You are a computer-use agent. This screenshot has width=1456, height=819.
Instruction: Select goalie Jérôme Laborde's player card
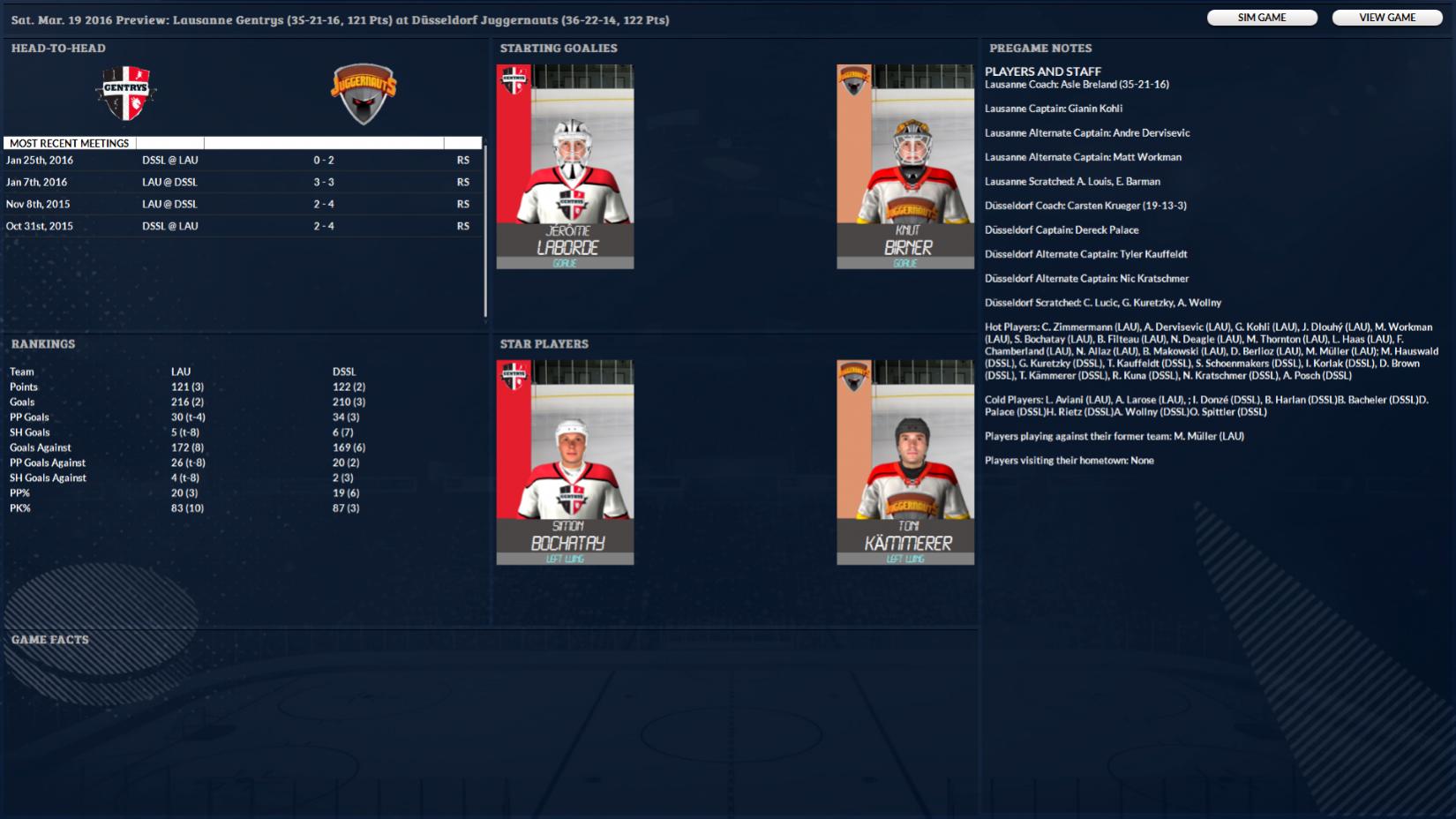[565, 166]
